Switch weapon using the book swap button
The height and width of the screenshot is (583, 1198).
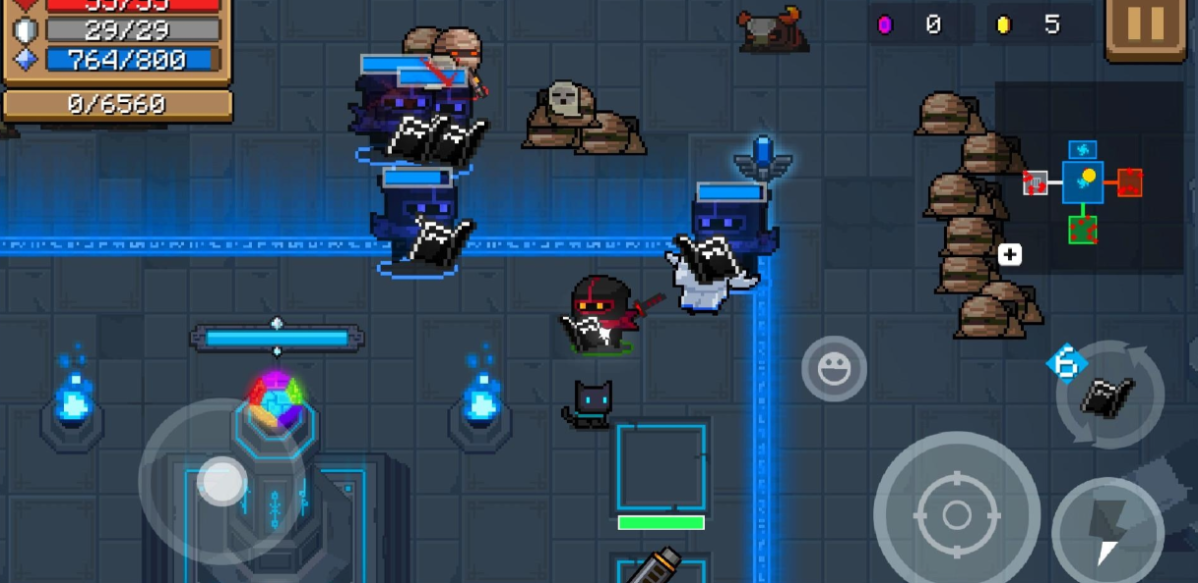(1110, 395)
